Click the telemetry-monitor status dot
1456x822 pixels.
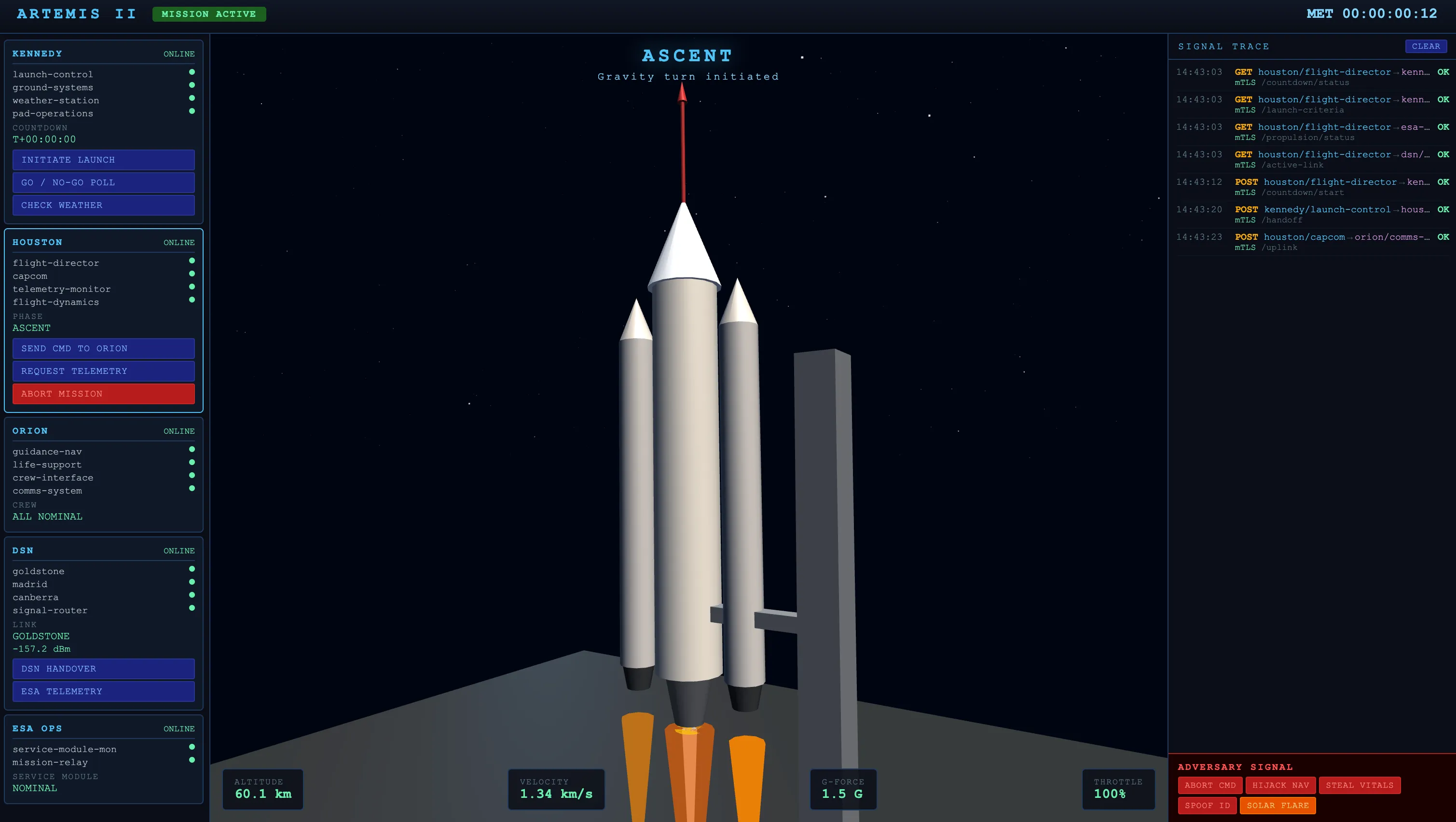[192, 287]
